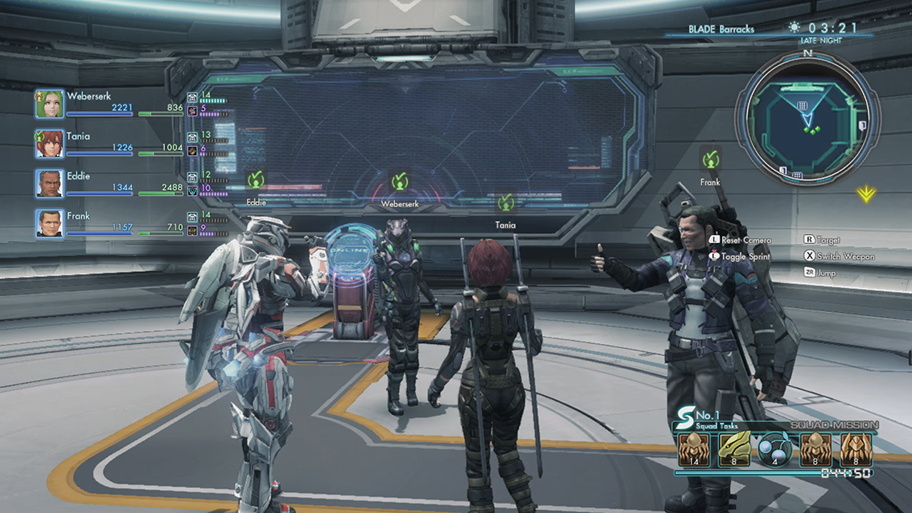
Task: Click Weberserk's green player marker
Action: coord(399,181)
